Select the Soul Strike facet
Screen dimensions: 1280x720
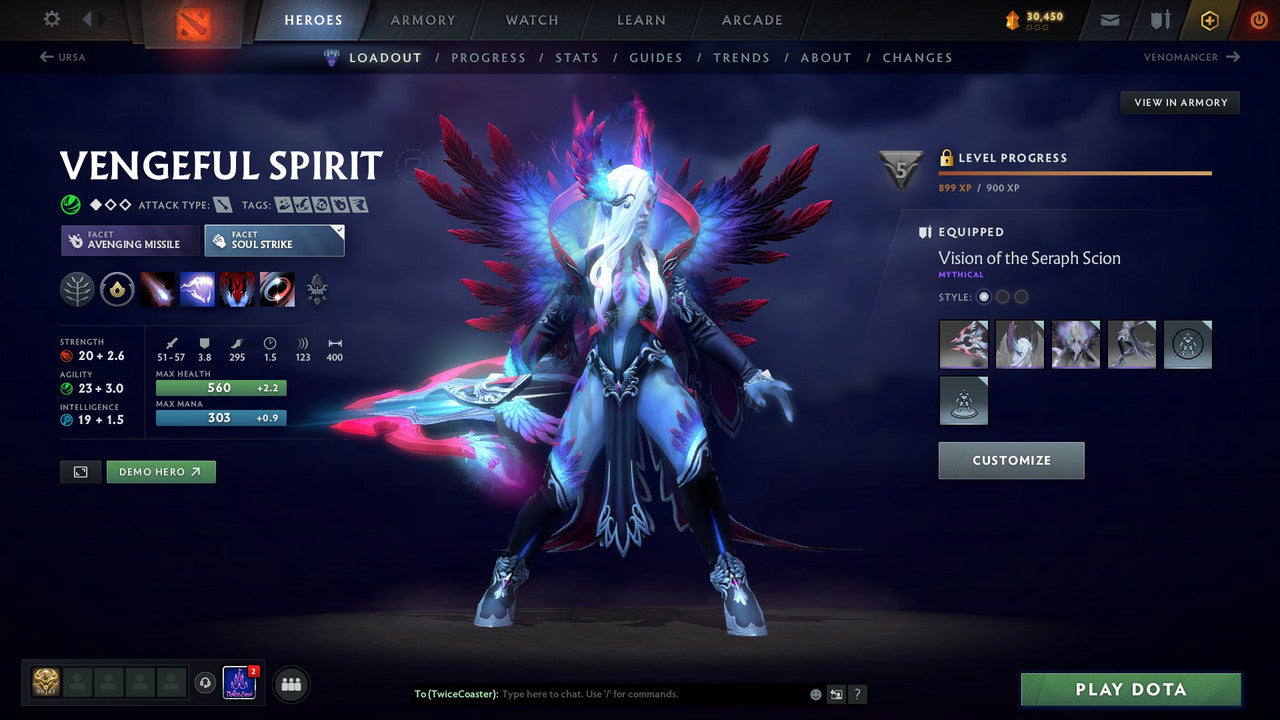[x=274, y=240]
